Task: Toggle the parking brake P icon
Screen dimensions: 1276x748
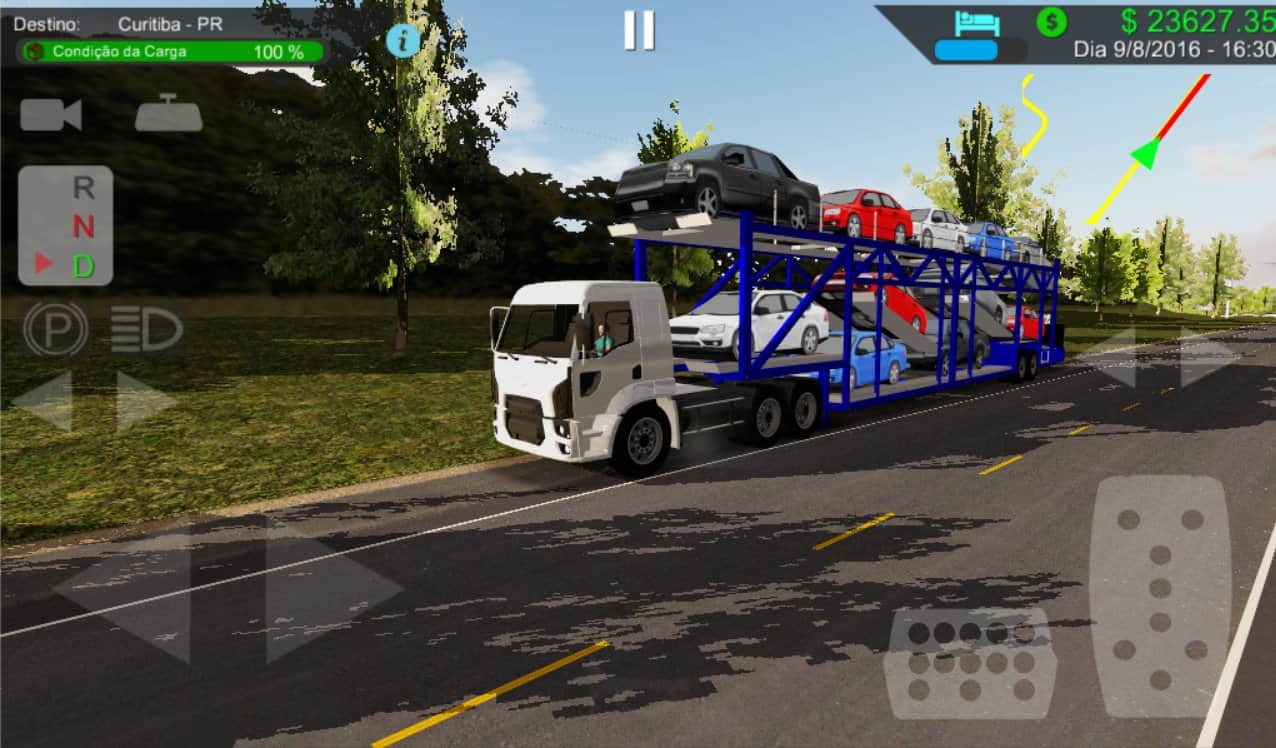Action: pyautogui.click(x=55, y=329)
